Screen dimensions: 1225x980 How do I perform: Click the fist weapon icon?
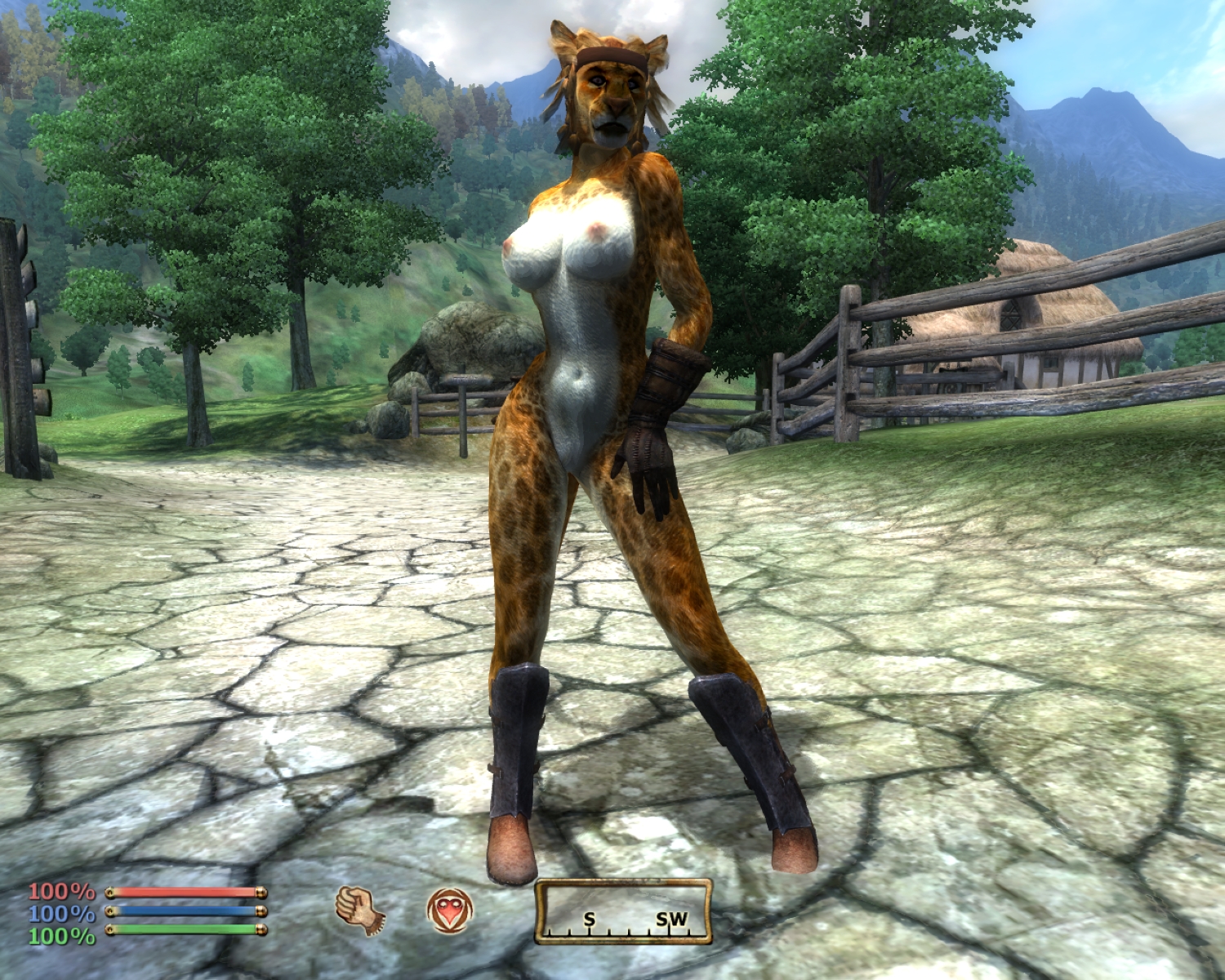(x=359, y=910)
